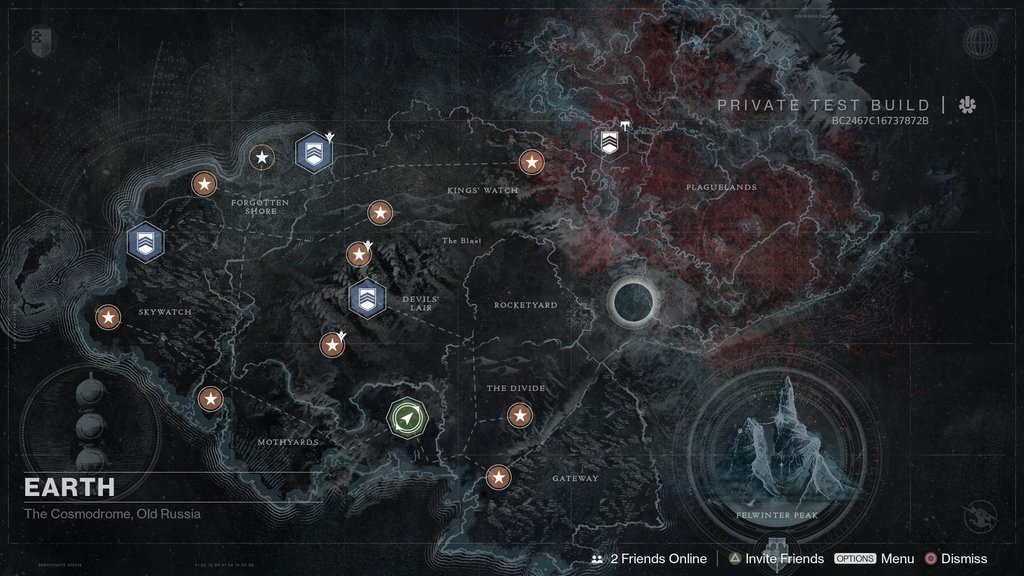Choose the orange star mission near Gateway
The width and height of the screenshot is (1024, 576).
(x=498, y=477)
